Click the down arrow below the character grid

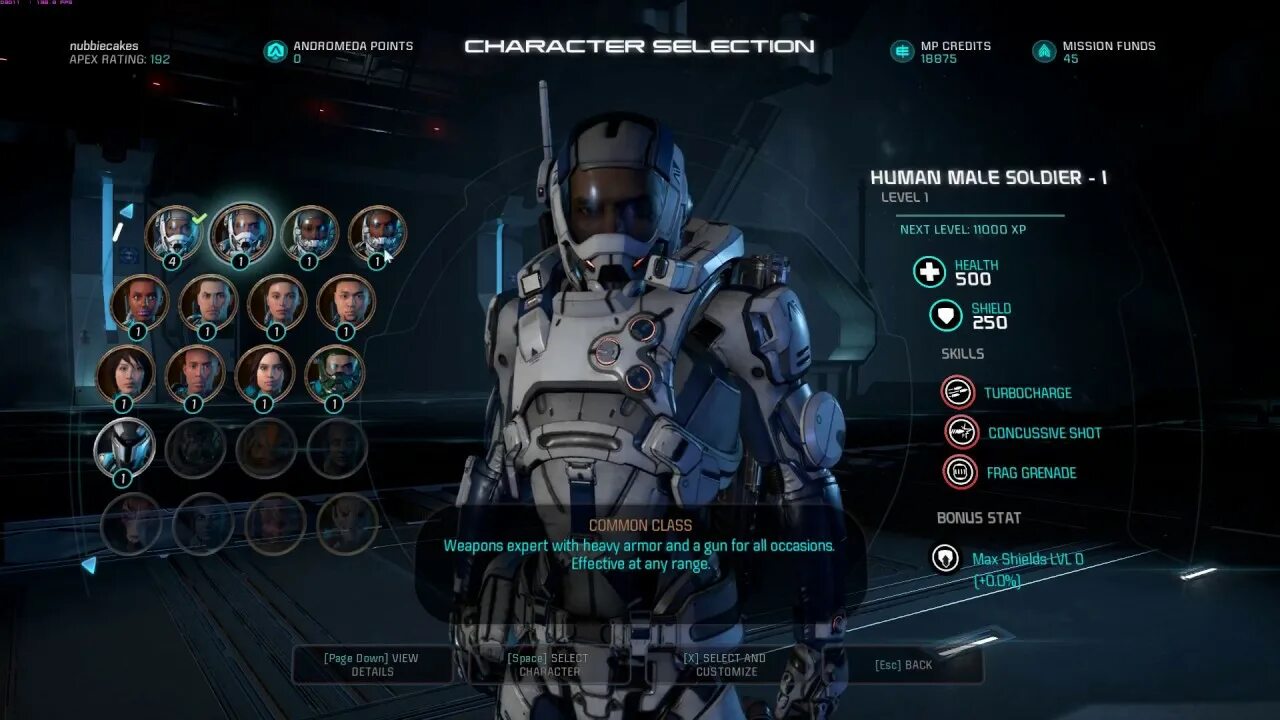89,565
